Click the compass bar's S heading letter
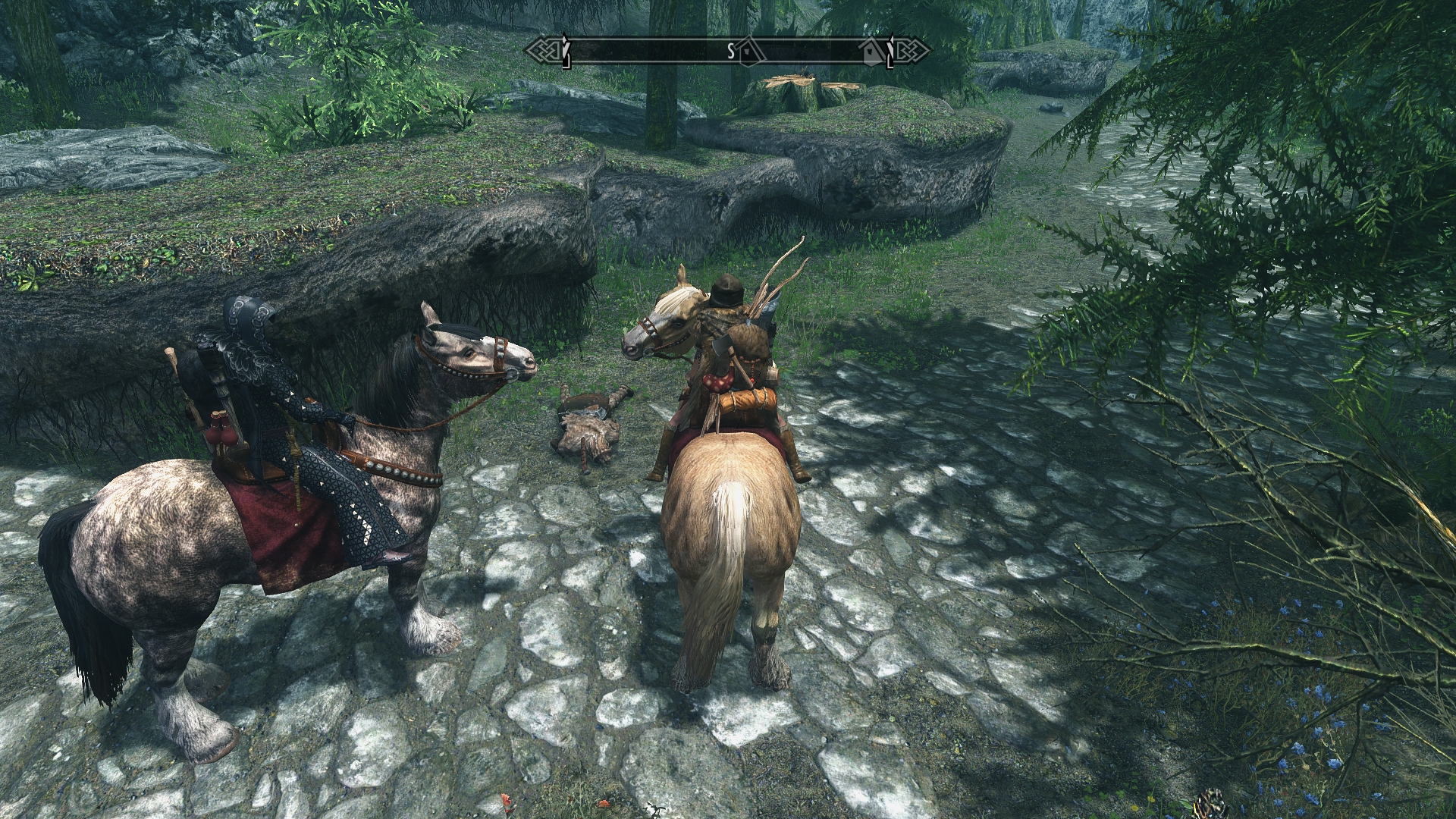This screenshot has width=1456, height=819. [x=731, y=51]
